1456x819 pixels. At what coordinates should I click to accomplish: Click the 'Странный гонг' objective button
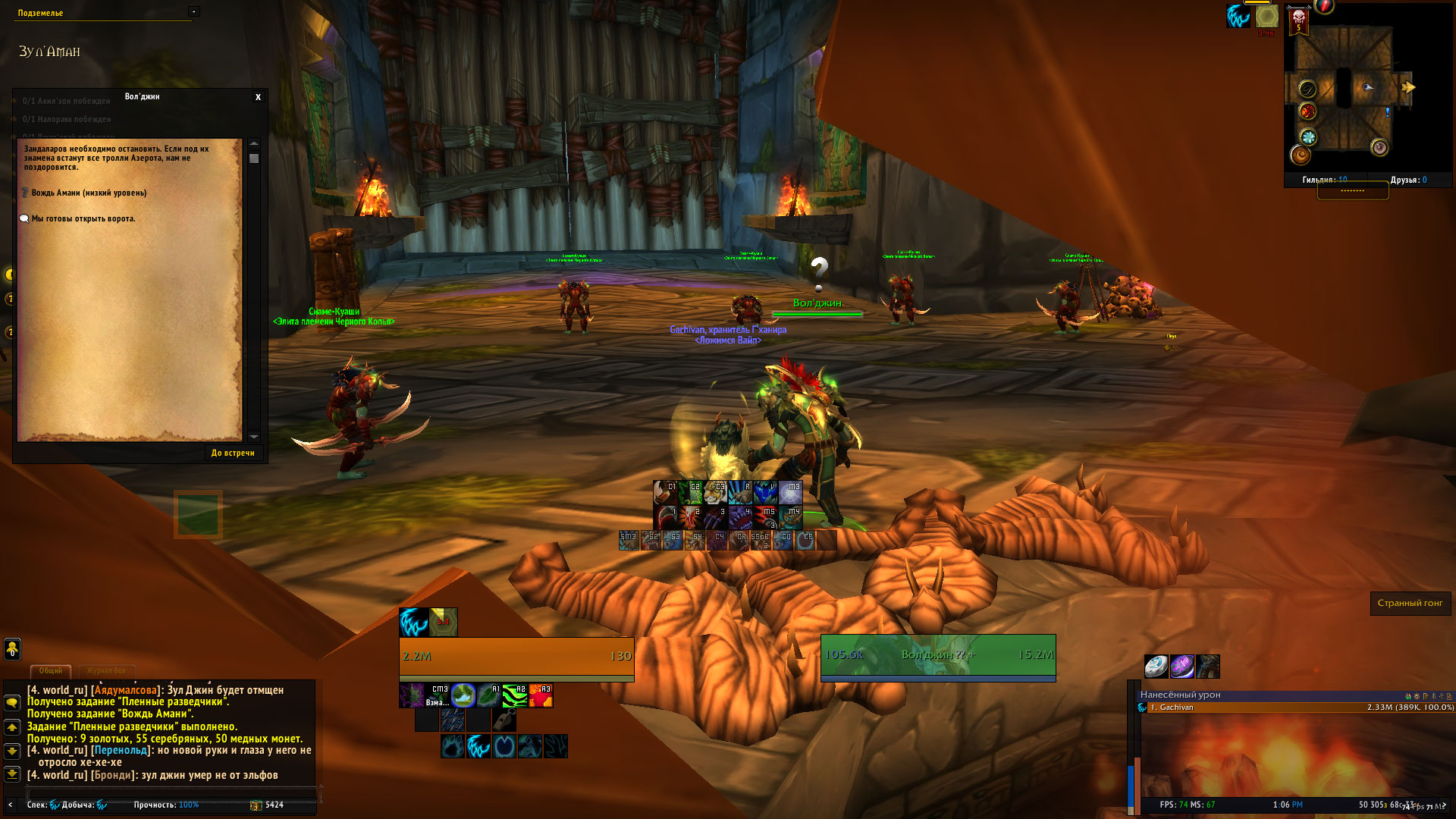pos(1410,603)
